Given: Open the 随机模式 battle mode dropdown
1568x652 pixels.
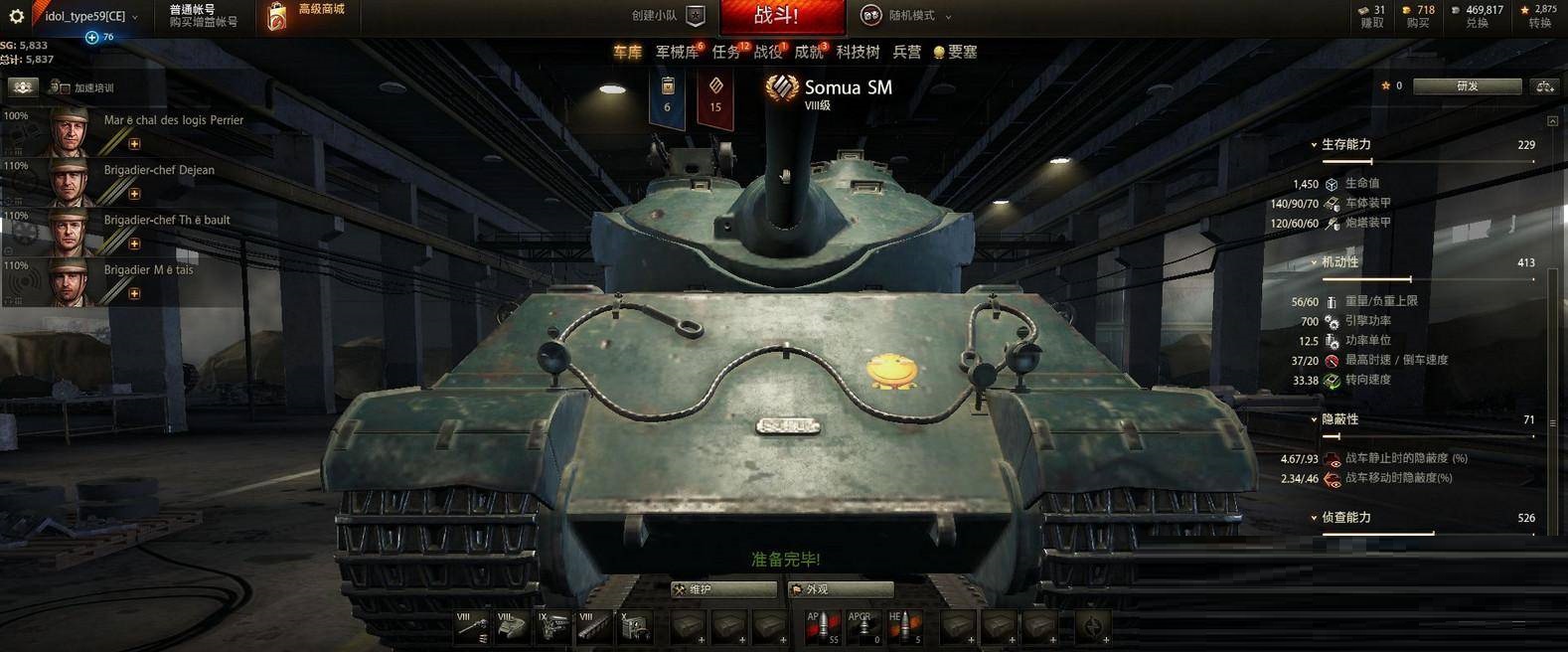Looking at the screenshot, I should (905, 16).
